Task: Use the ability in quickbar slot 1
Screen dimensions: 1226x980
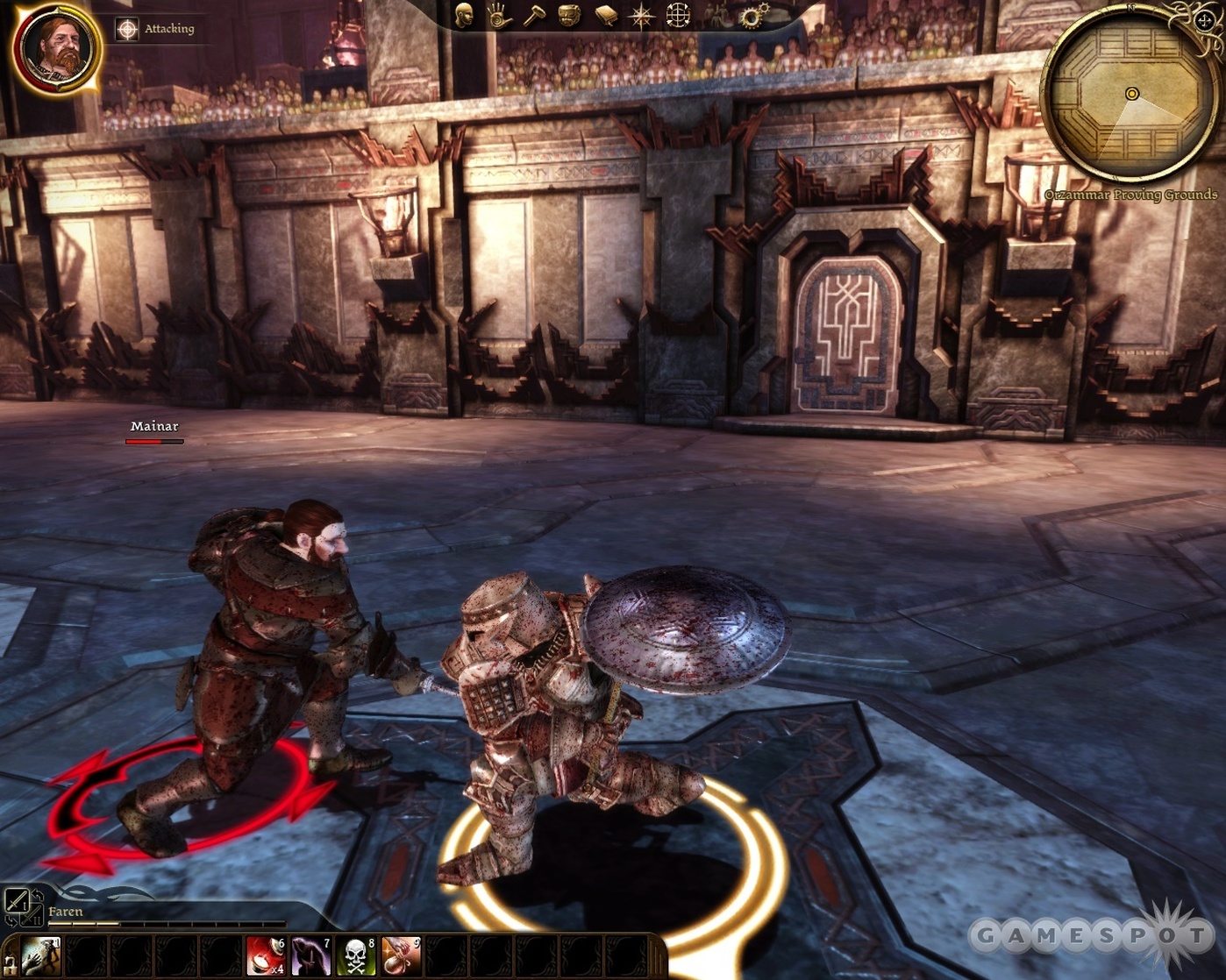Action: pyautogui.click(x=40, y=955)
